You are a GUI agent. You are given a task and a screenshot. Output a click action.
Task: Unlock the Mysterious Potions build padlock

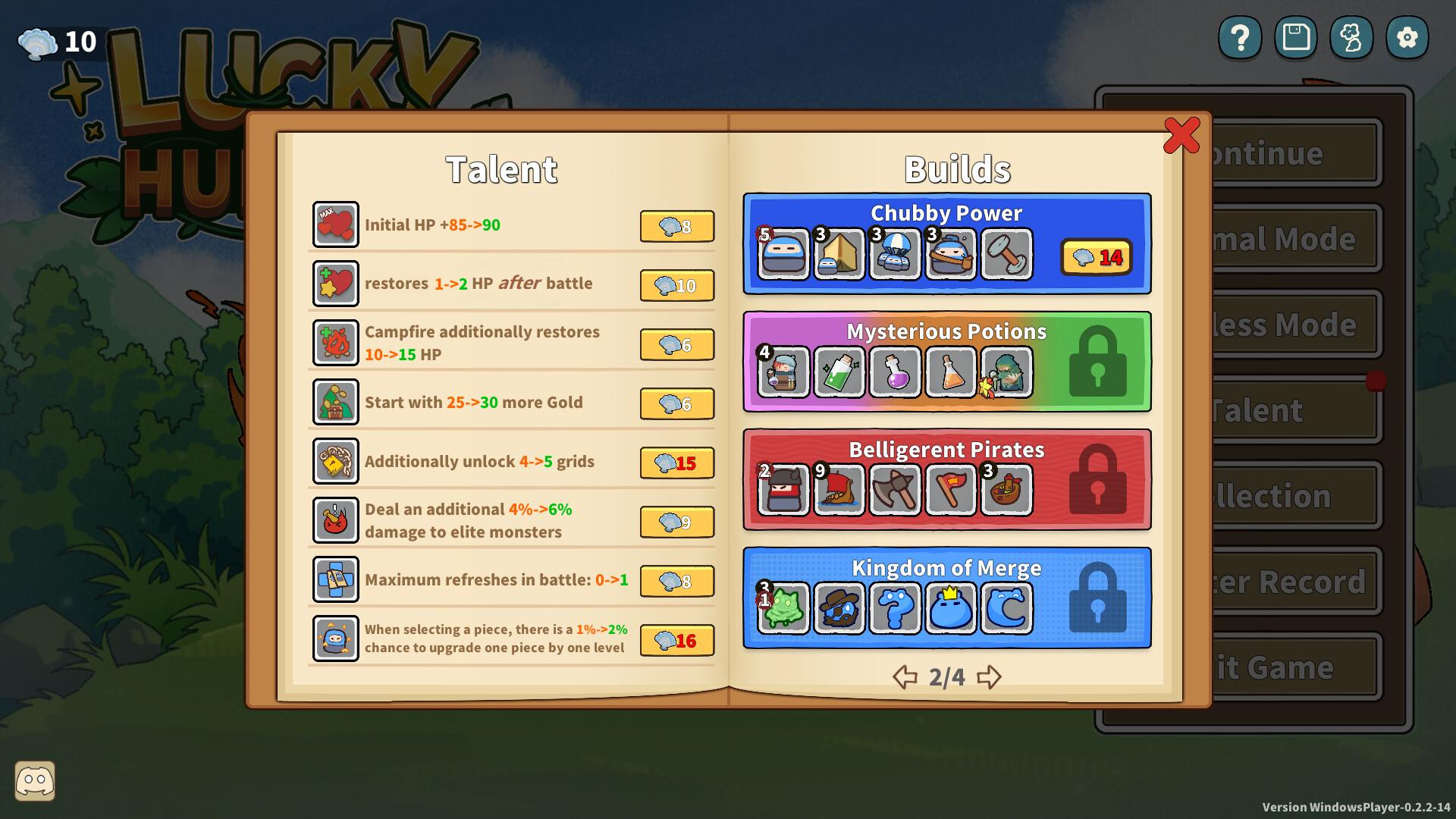(x=1098, y=362)
